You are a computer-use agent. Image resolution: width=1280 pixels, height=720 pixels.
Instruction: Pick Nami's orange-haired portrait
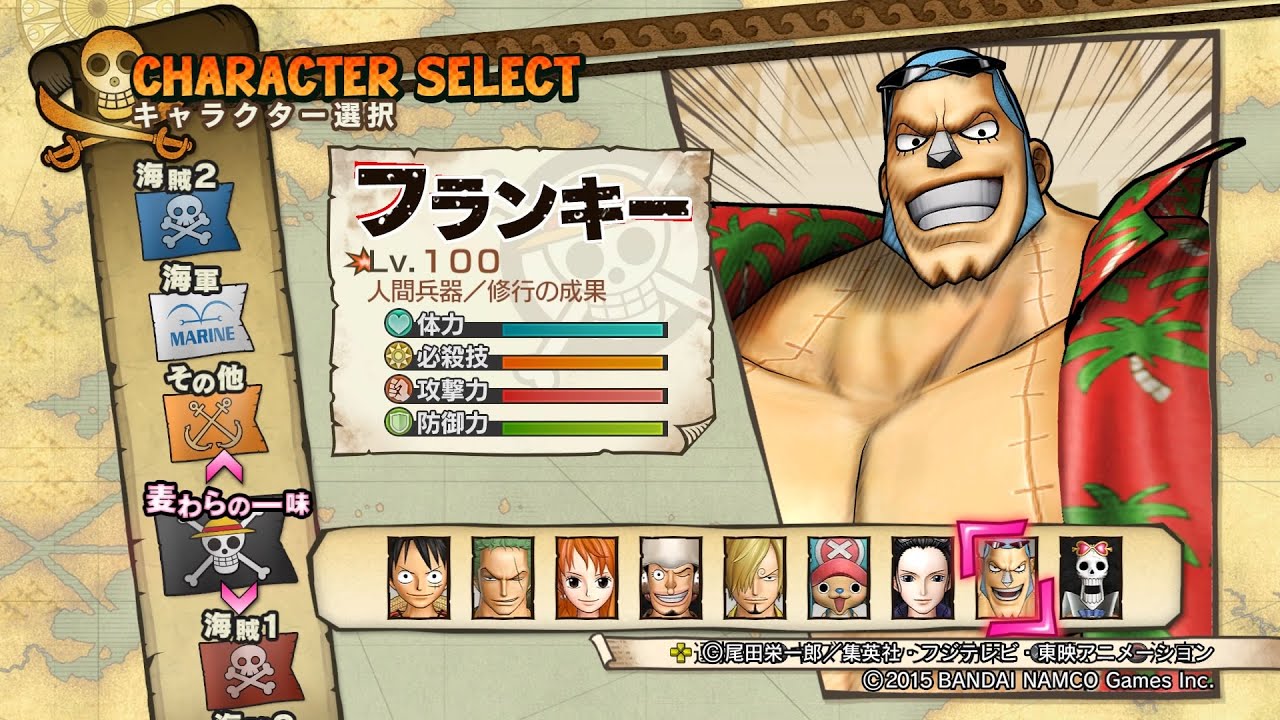[586, 577]
